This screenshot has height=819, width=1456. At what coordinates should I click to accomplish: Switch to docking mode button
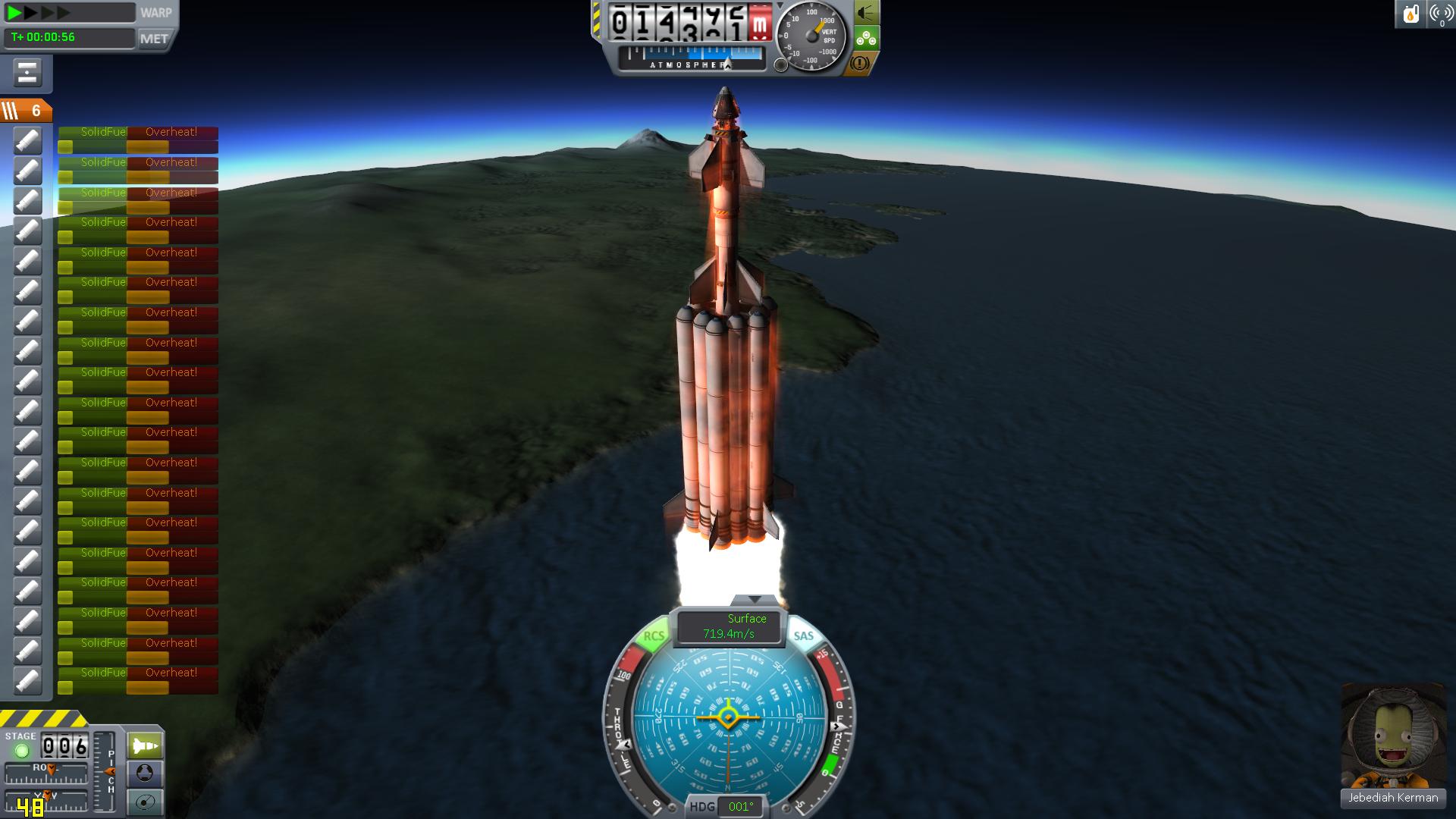(145, 773)
